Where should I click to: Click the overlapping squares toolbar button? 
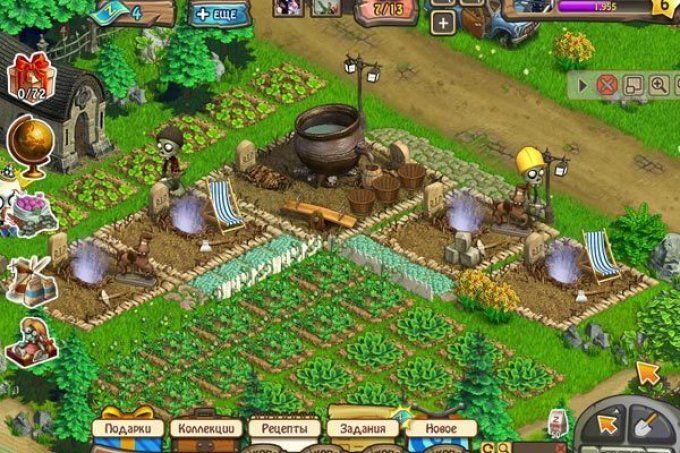633,85
